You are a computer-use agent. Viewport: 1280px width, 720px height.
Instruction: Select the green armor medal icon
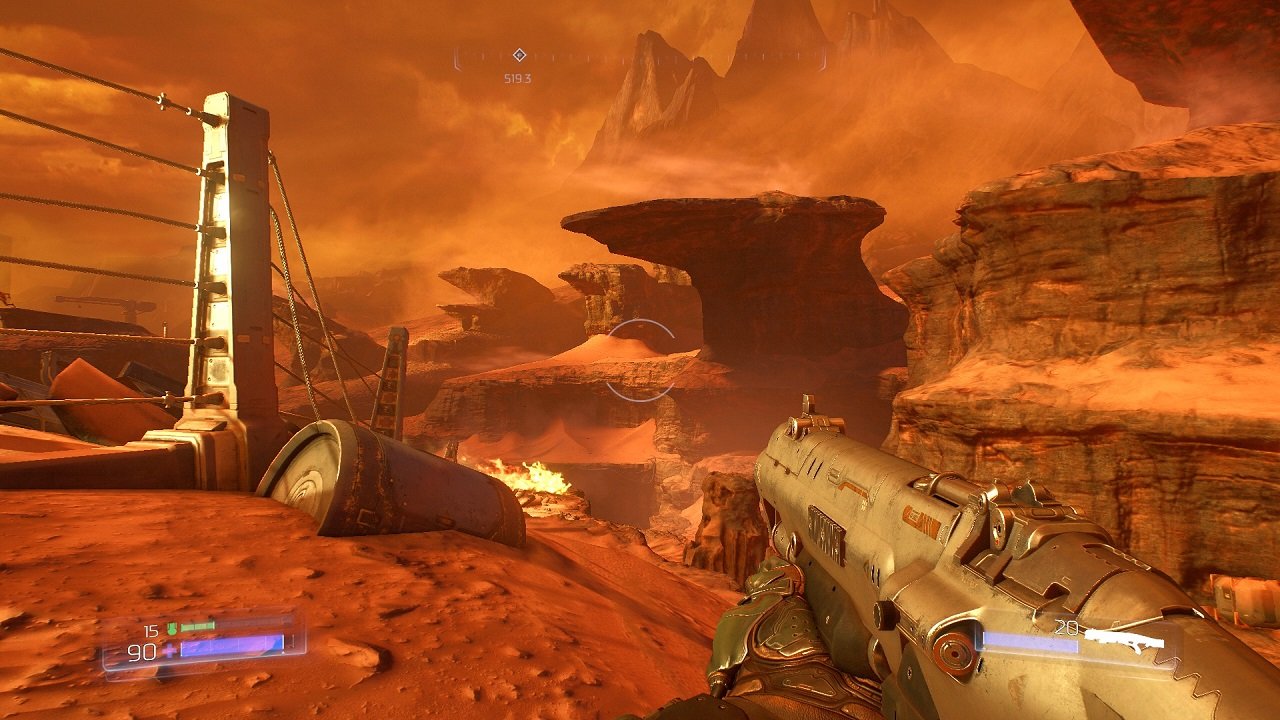pyautogui.click(x=172, y=628)
